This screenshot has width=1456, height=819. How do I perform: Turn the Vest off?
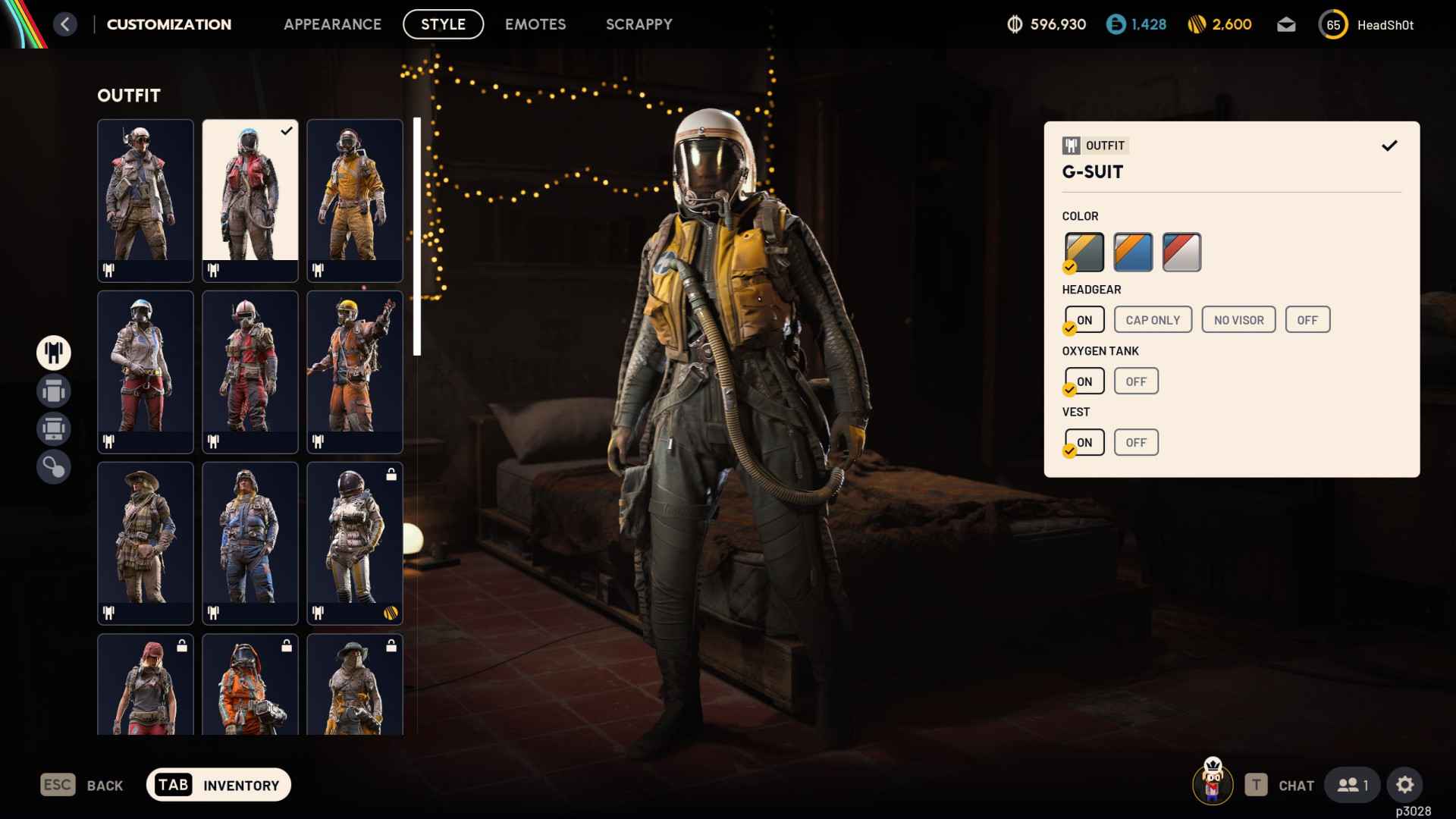pos(1135,442)
